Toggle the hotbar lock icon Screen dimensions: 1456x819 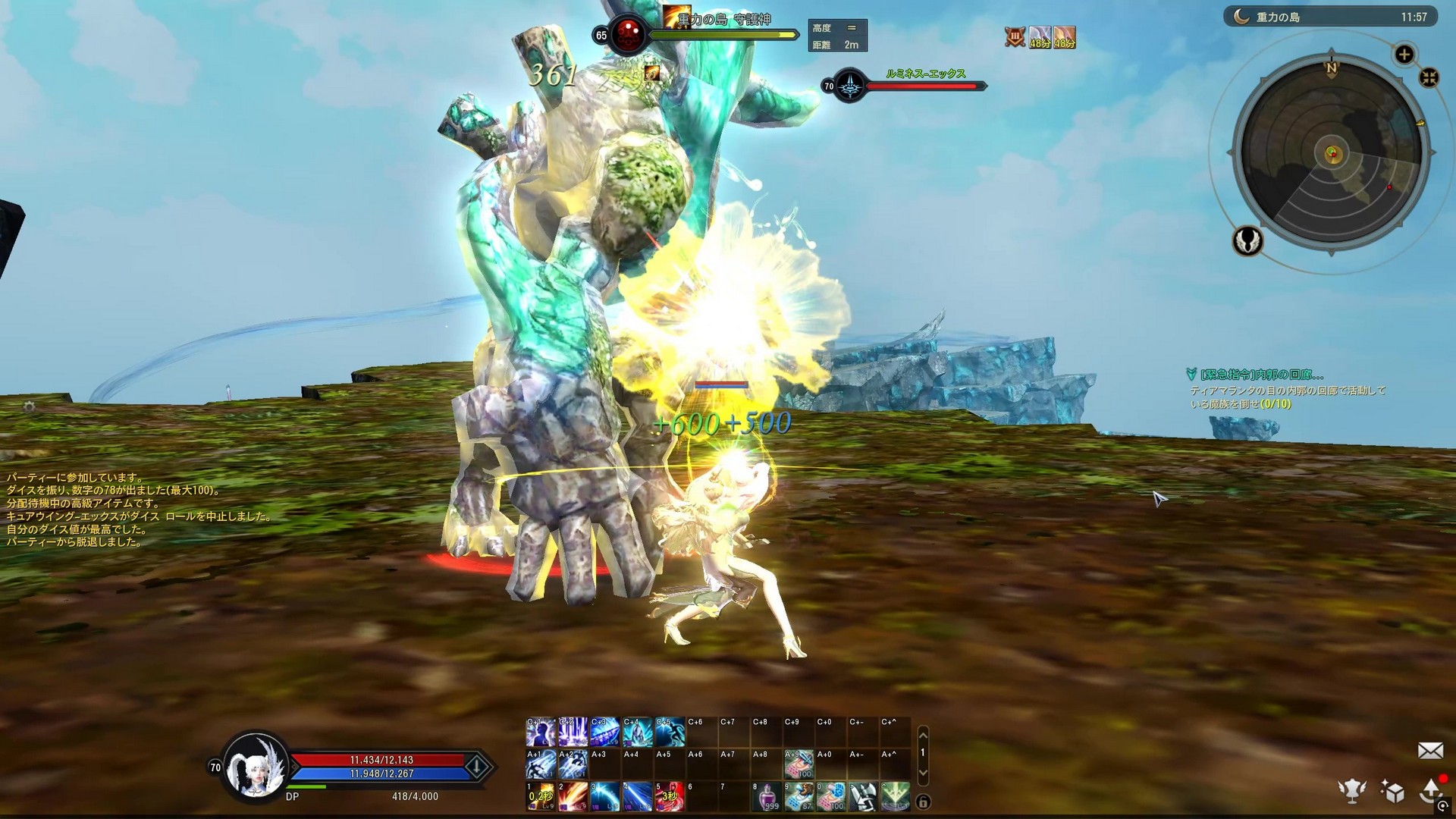(x=923, y=802)
